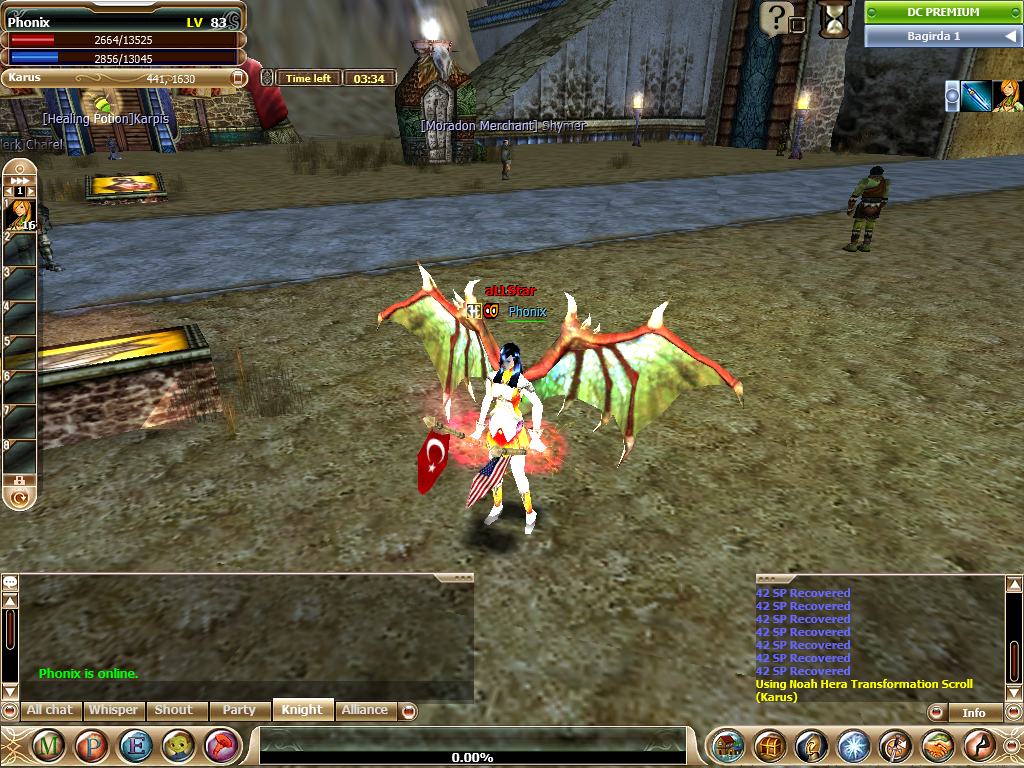Switch to the Party chat tab
The width and height of the screenshot is (1024, 768).
(239, 710)
